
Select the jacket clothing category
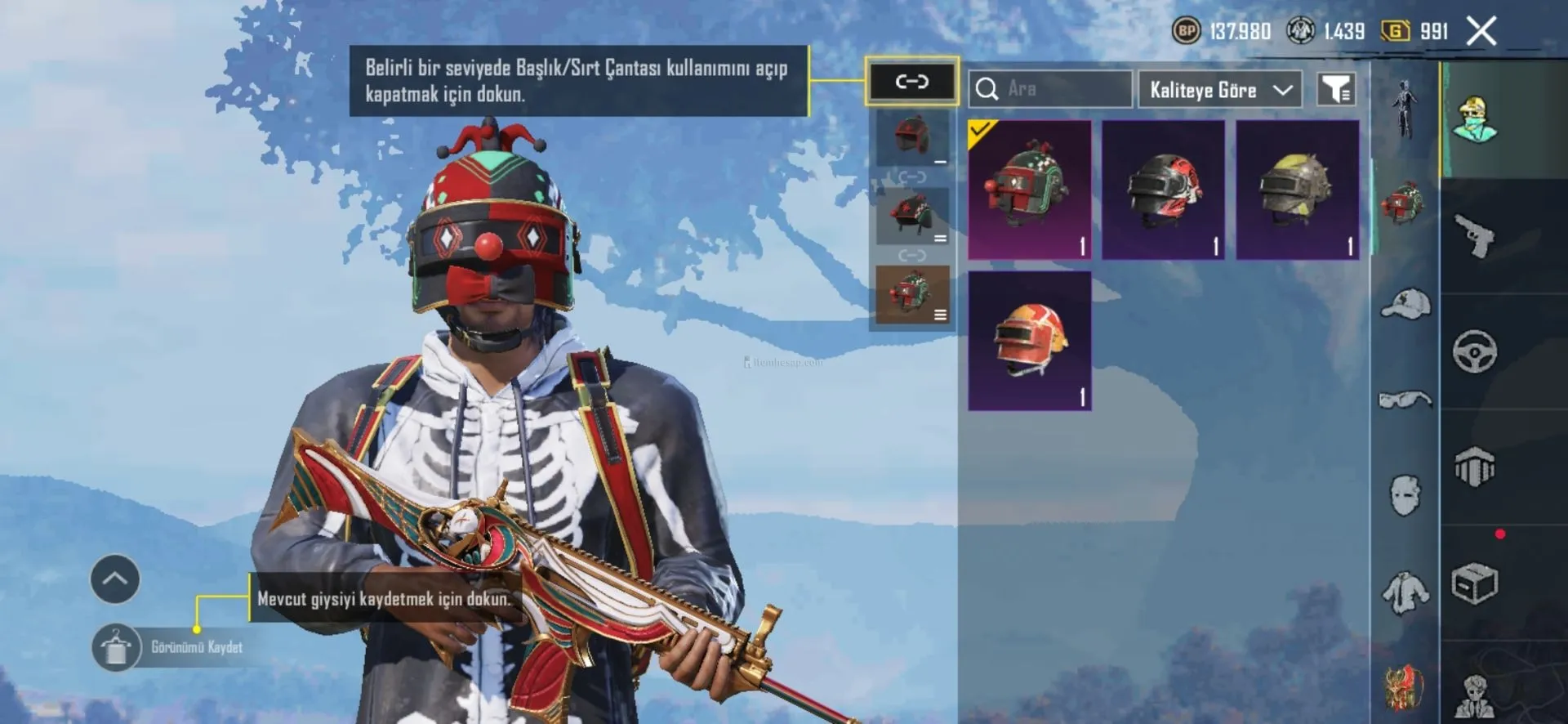point(1405,592)
